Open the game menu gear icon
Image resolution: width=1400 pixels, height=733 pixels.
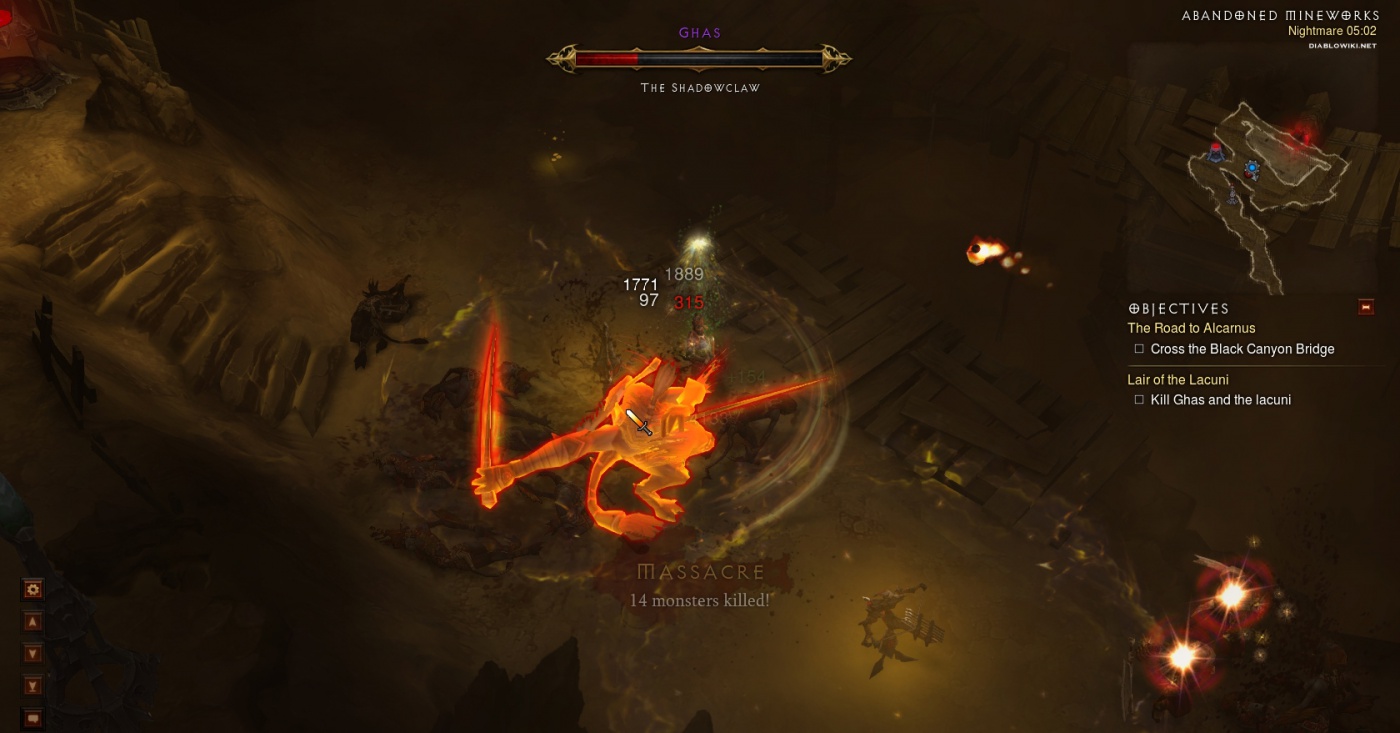(33, 589)
